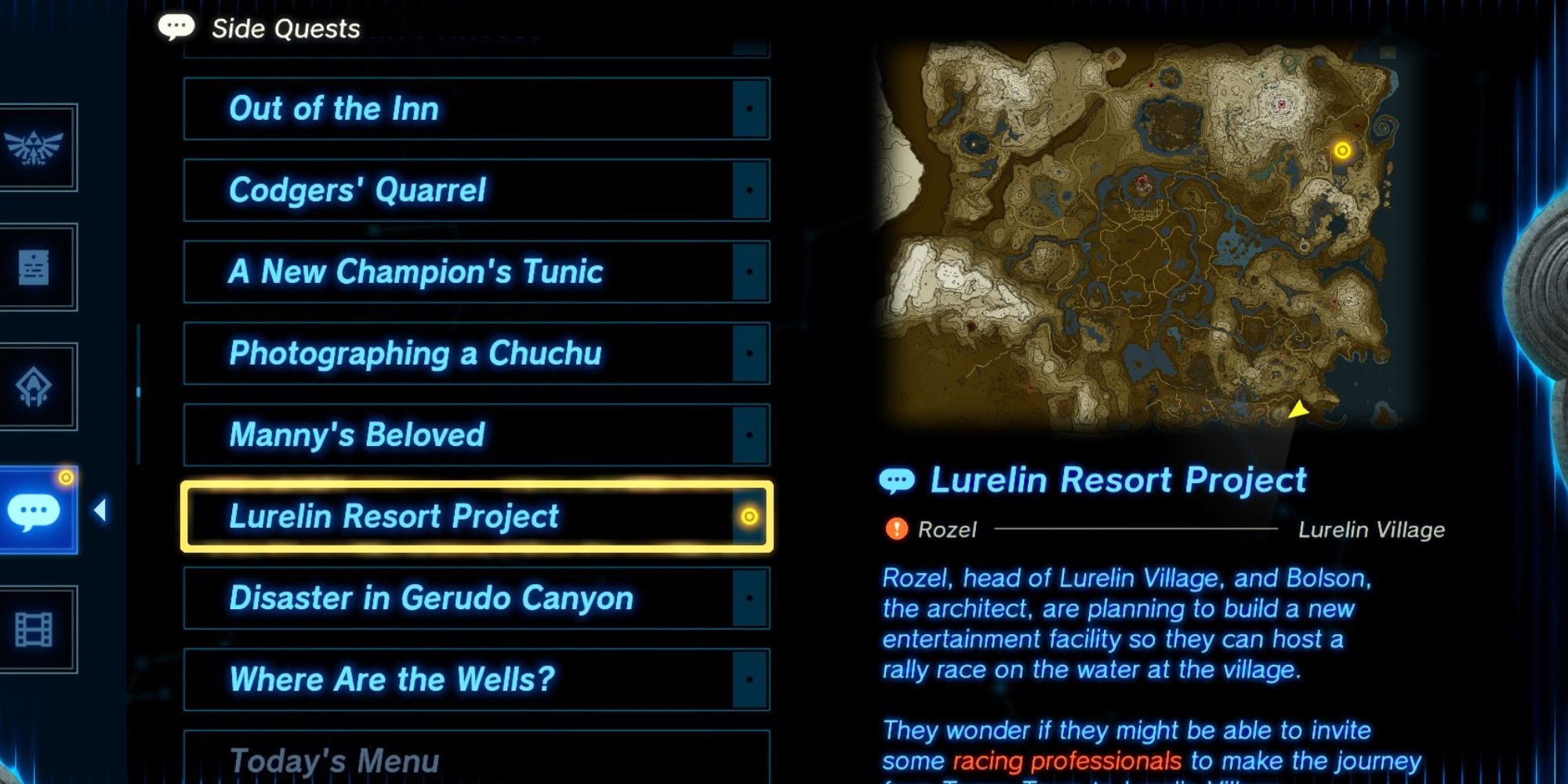Select A New Champion's Tunic from the quest list
The width and height of the screenshot is (1568, 784).
pyautogui.click(x=416, y=272)
